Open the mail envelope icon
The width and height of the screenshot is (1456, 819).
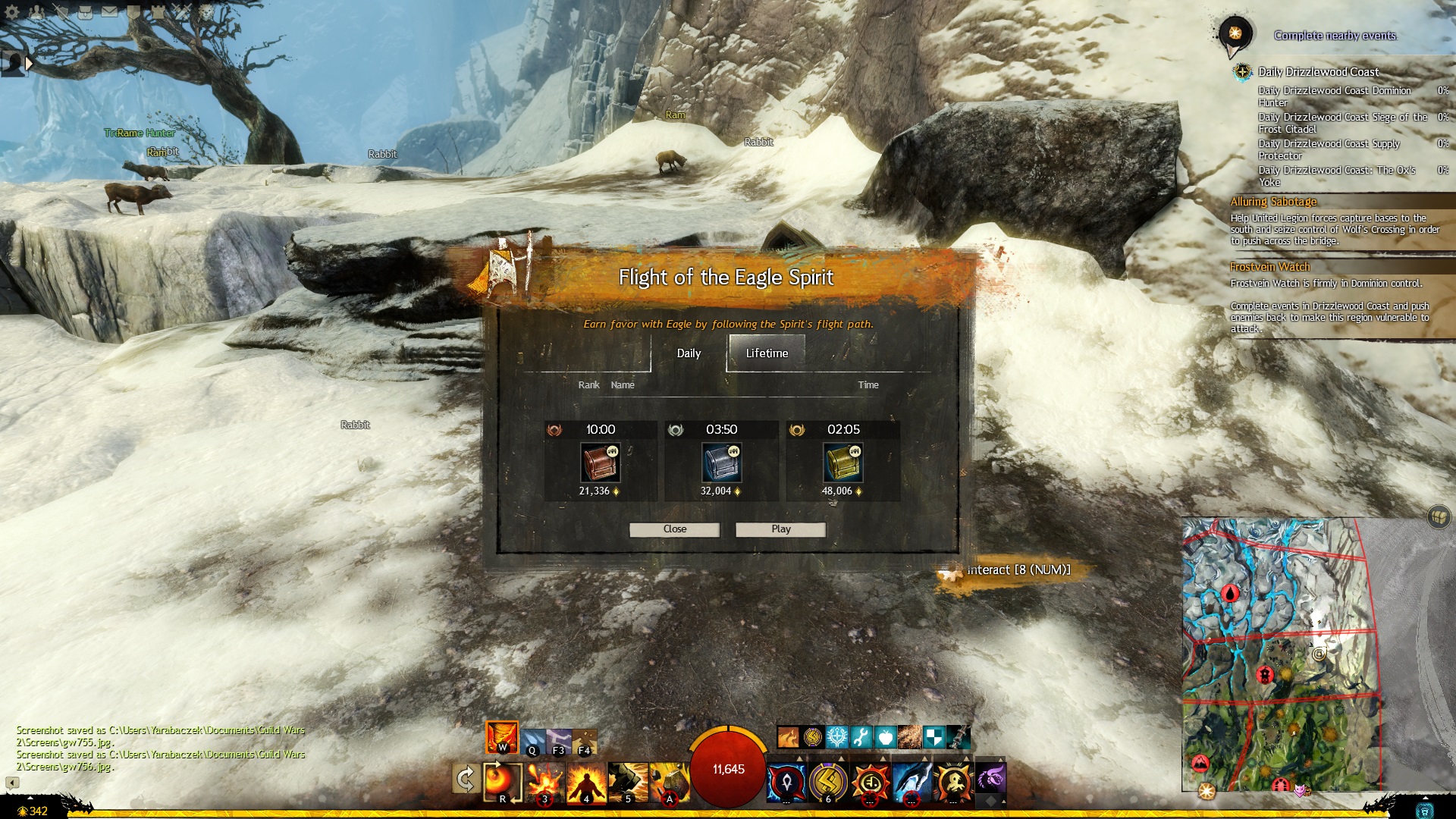click(109, 11)
